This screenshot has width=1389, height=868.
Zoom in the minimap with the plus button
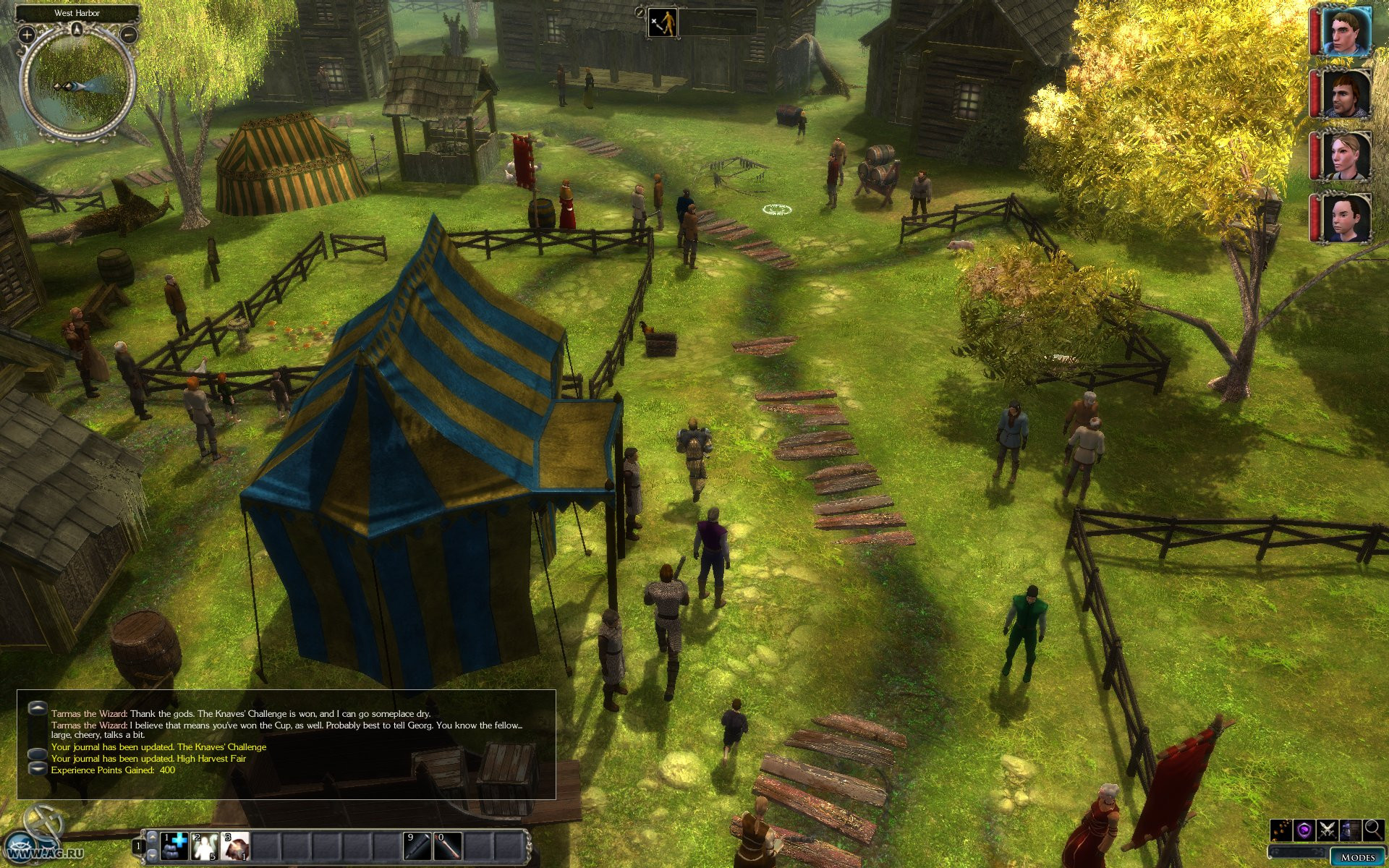[25, 34]
